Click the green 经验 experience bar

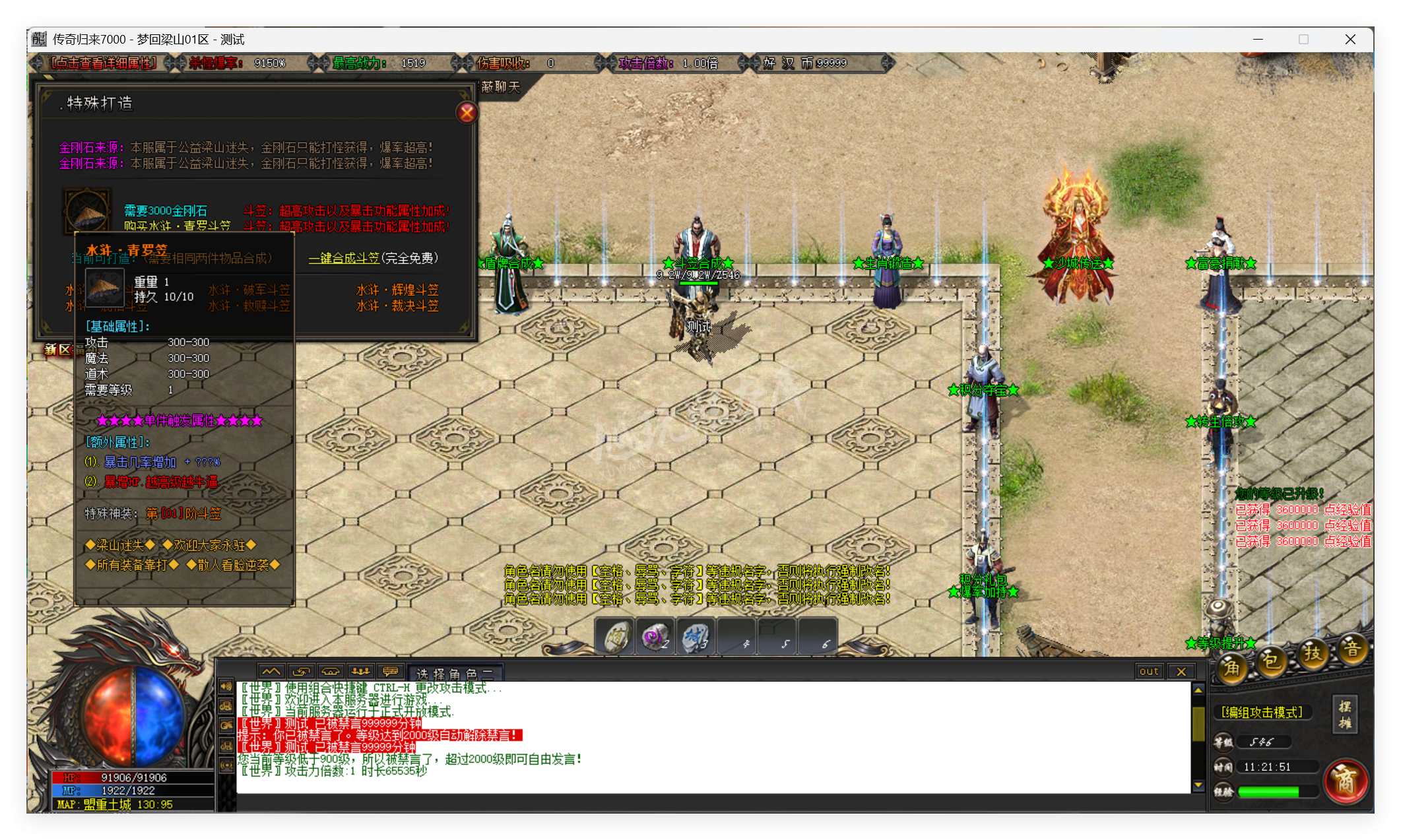click(1268, 792)
